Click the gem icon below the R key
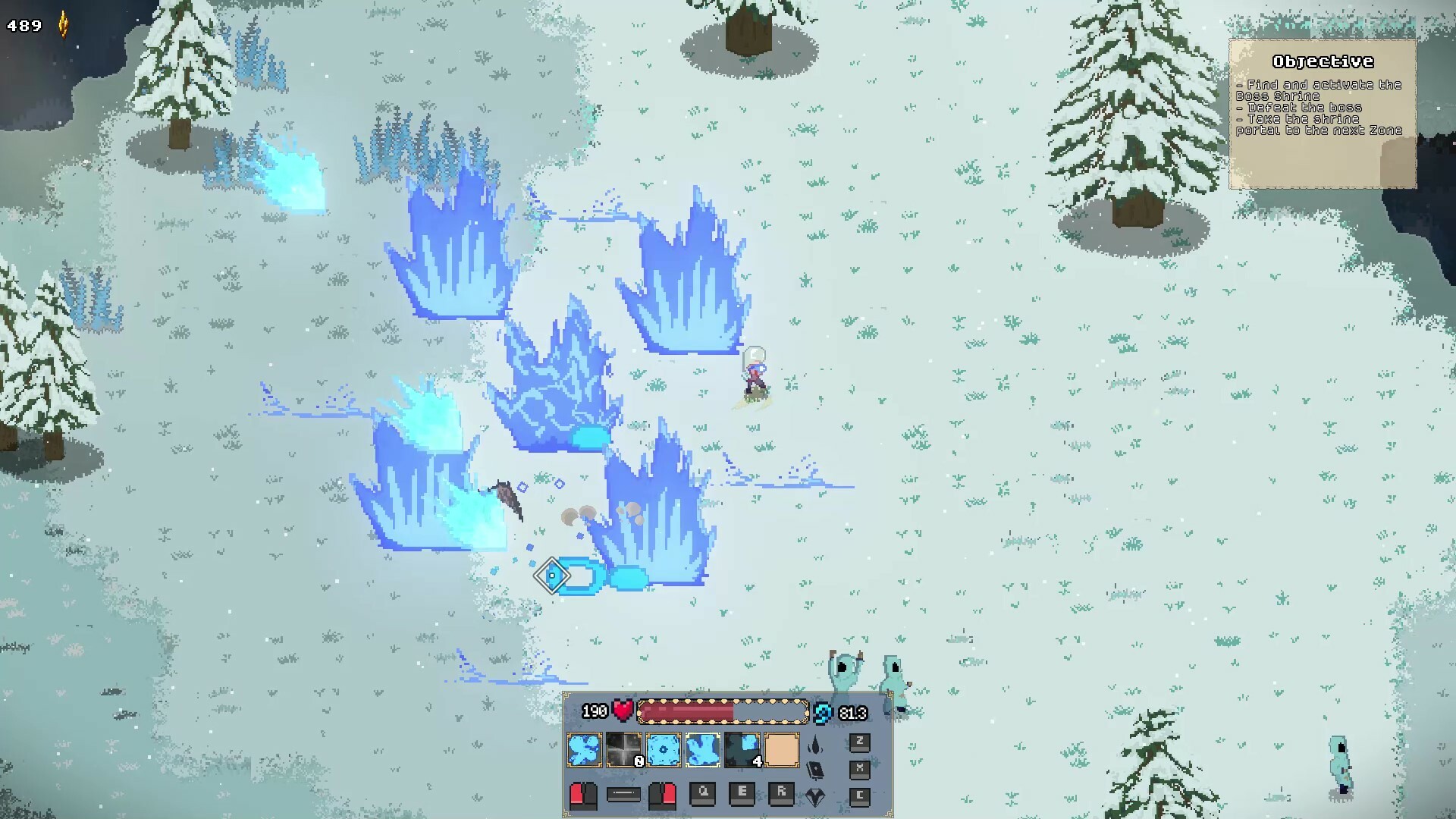 coord(817,797)
